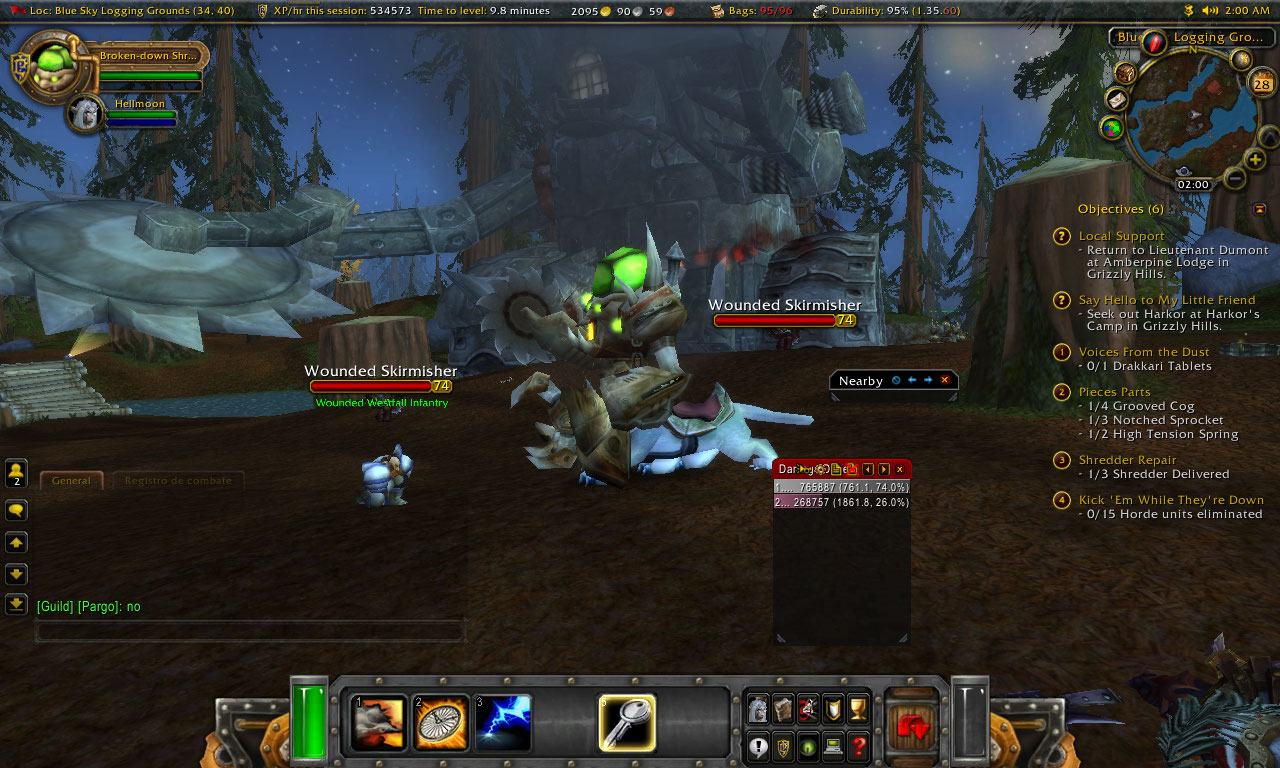Close the Nearby window
The image size is (1280, 768).
click(x=945, y=380)
